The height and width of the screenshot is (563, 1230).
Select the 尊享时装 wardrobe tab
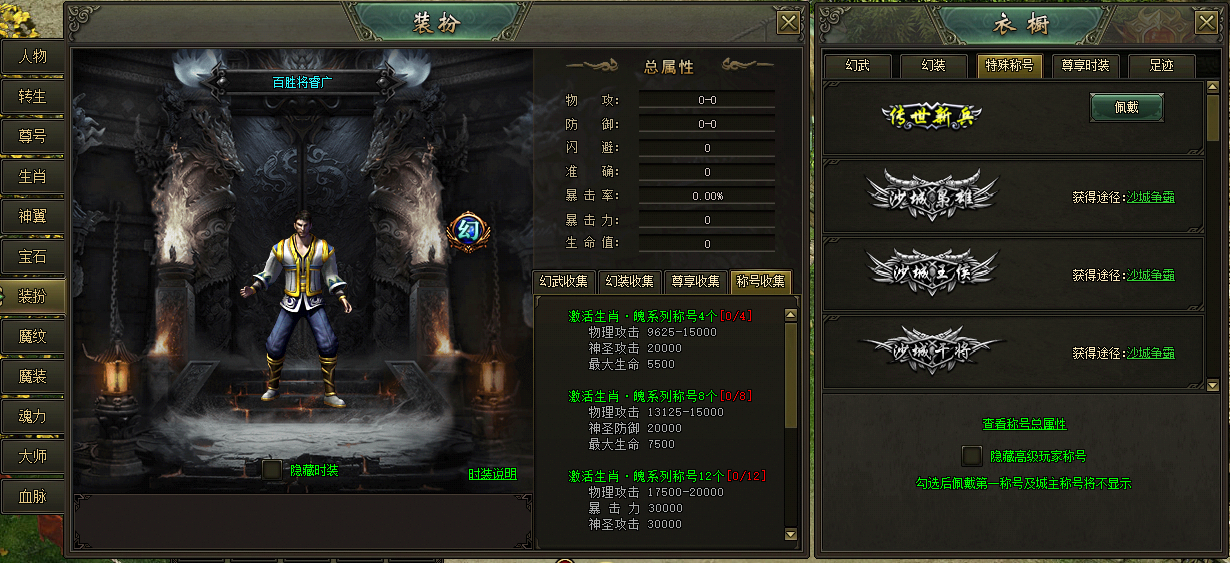[x=1084, y=66]
